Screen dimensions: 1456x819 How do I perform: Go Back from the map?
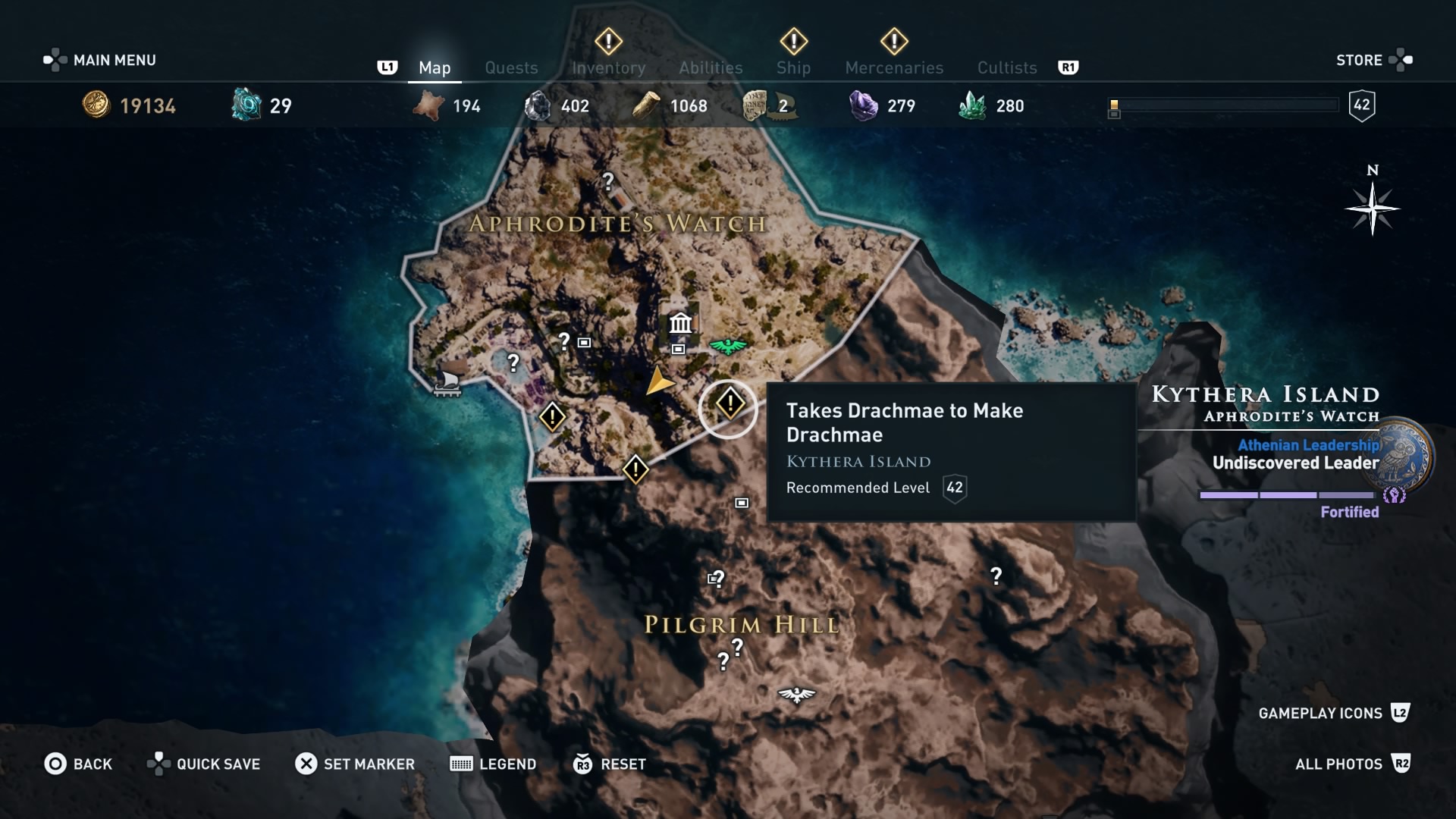[79, 764]
